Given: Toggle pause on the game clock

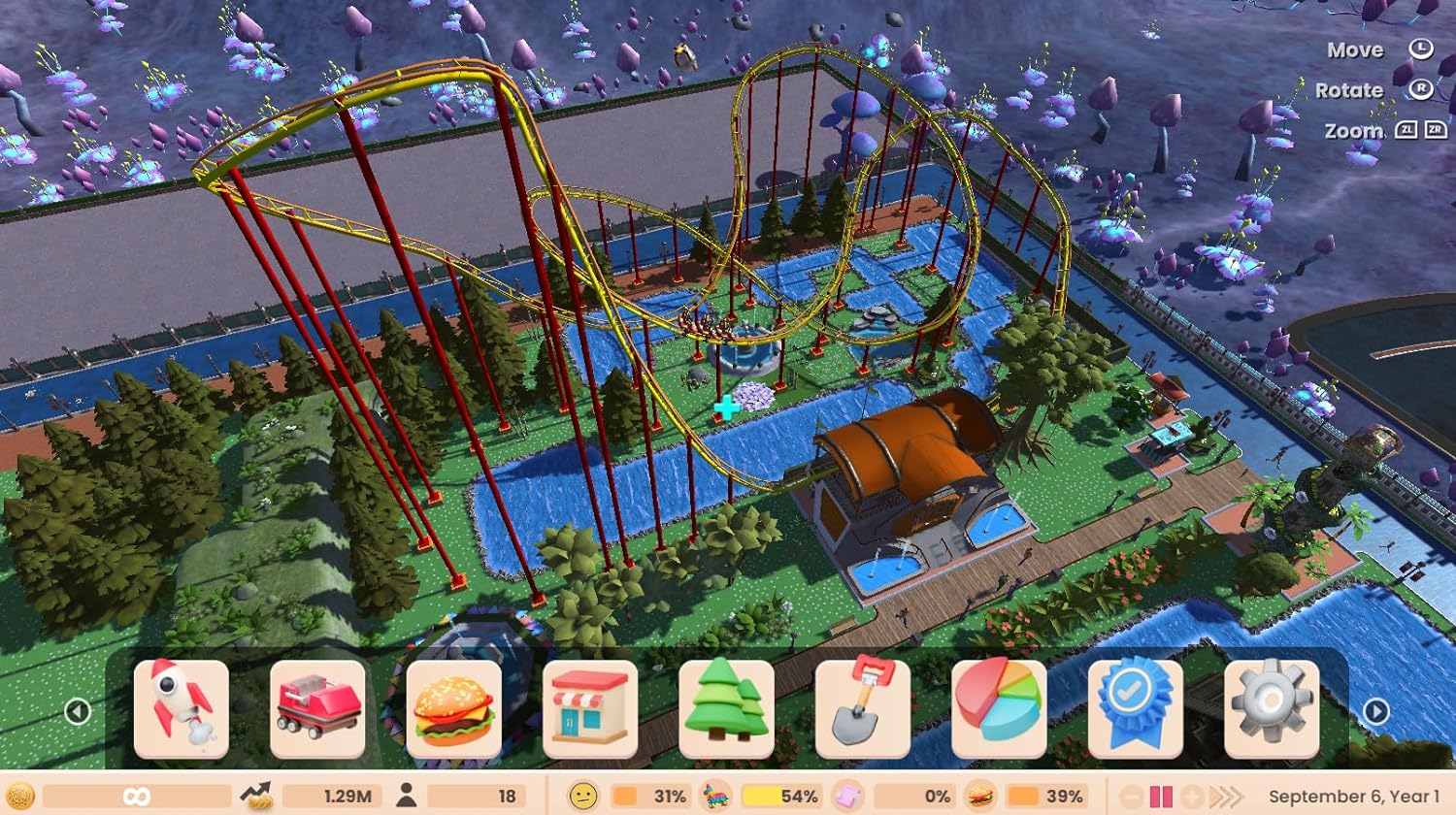Looking at the screenshot, I should coord(1161,796).
